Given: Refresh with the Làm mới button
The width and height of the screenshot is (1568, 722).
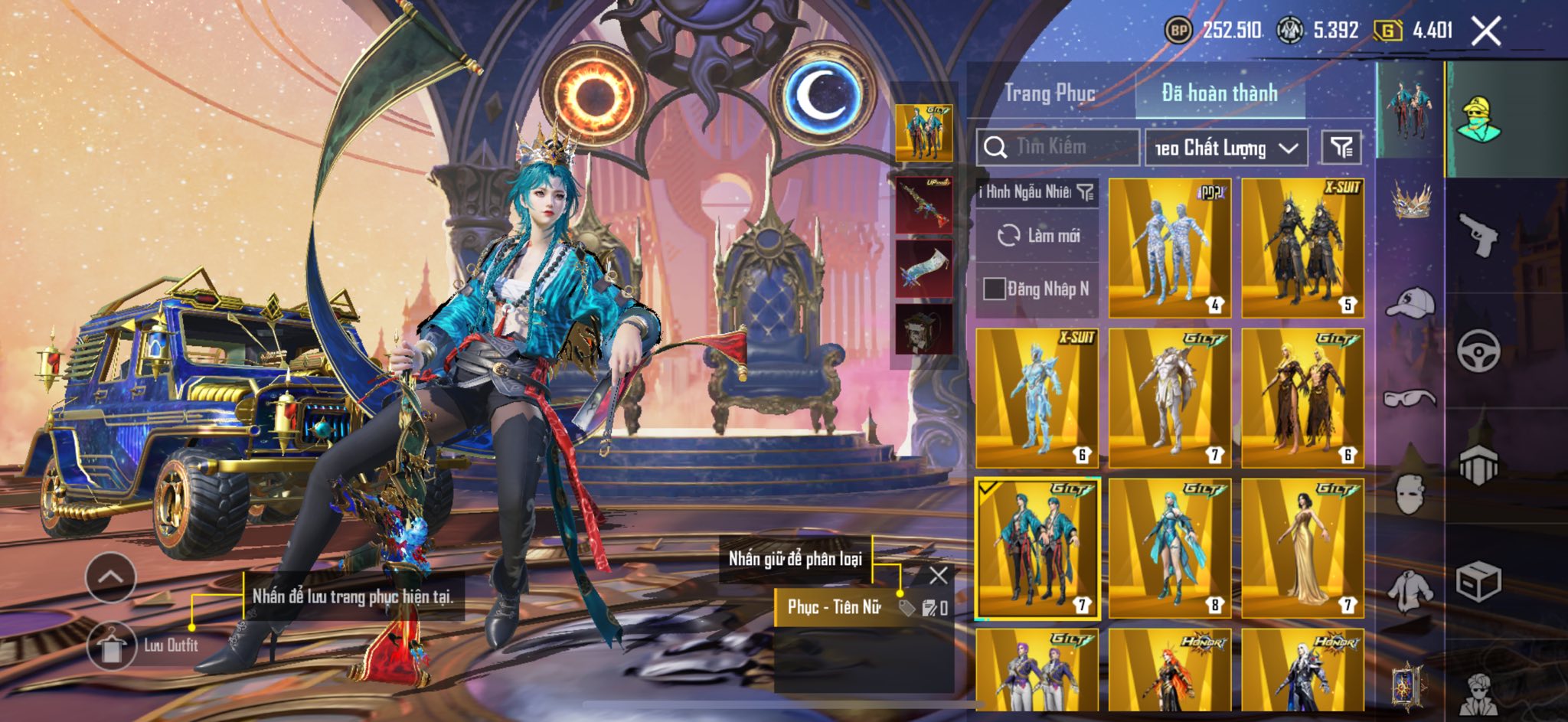Looking at the screenshot, I should 1038,236.
